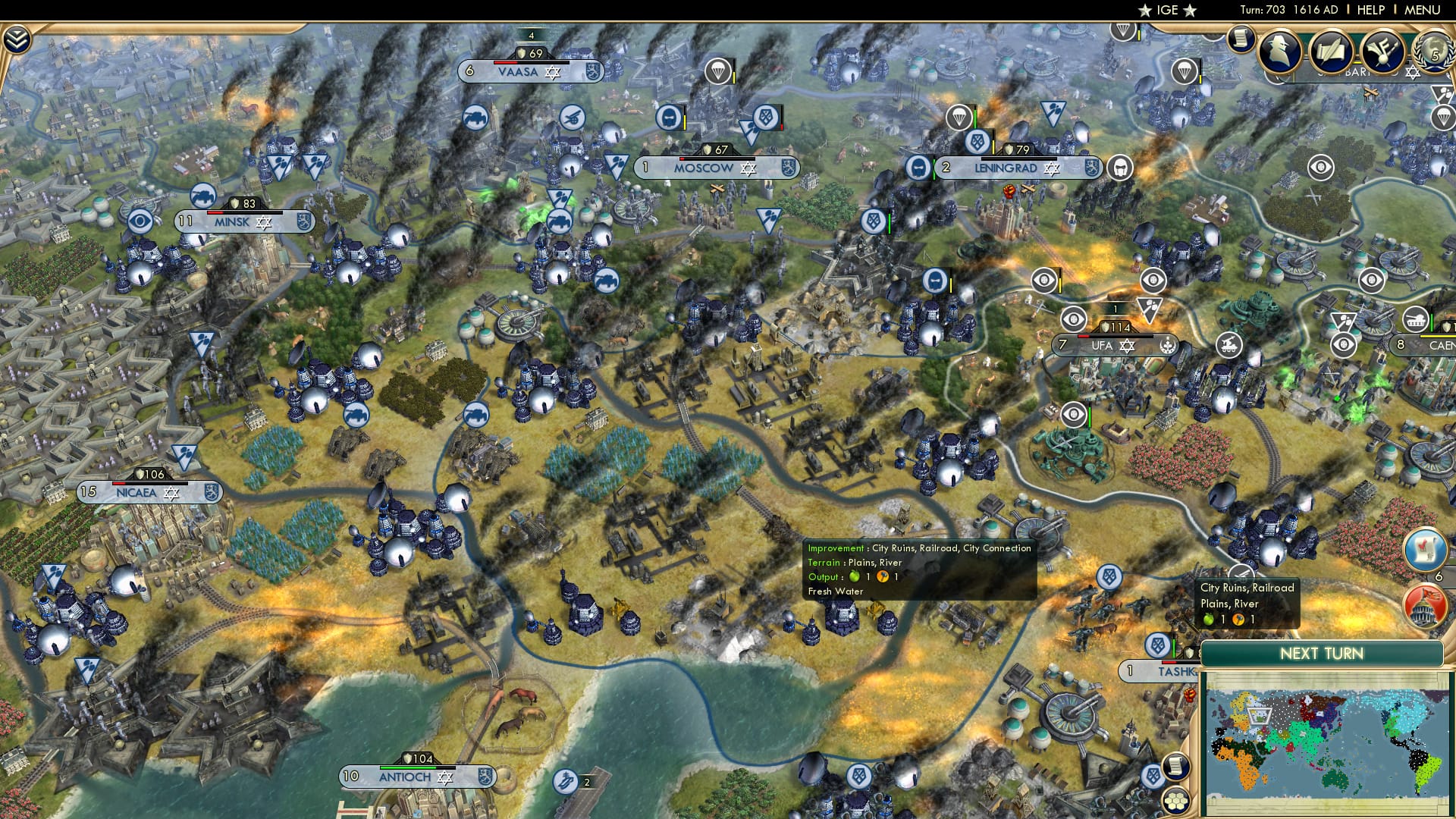Open Diplomacy via the globe icon showing 5

(x=1435, y=53)
